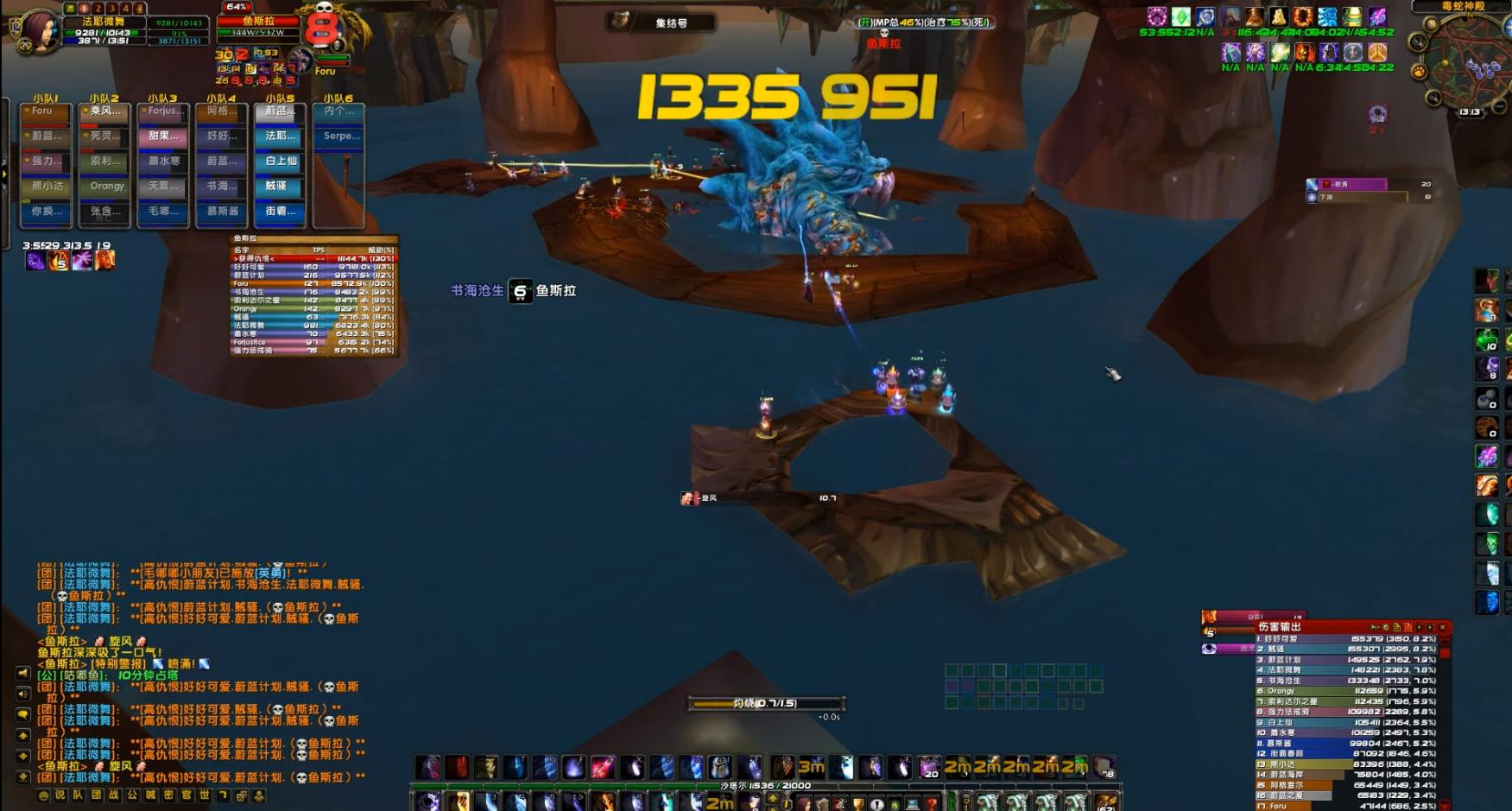Select Serpe... in raid group 6
Image resolution: width=1512 pixels, height=811 pixels.
tap(338, 136)
